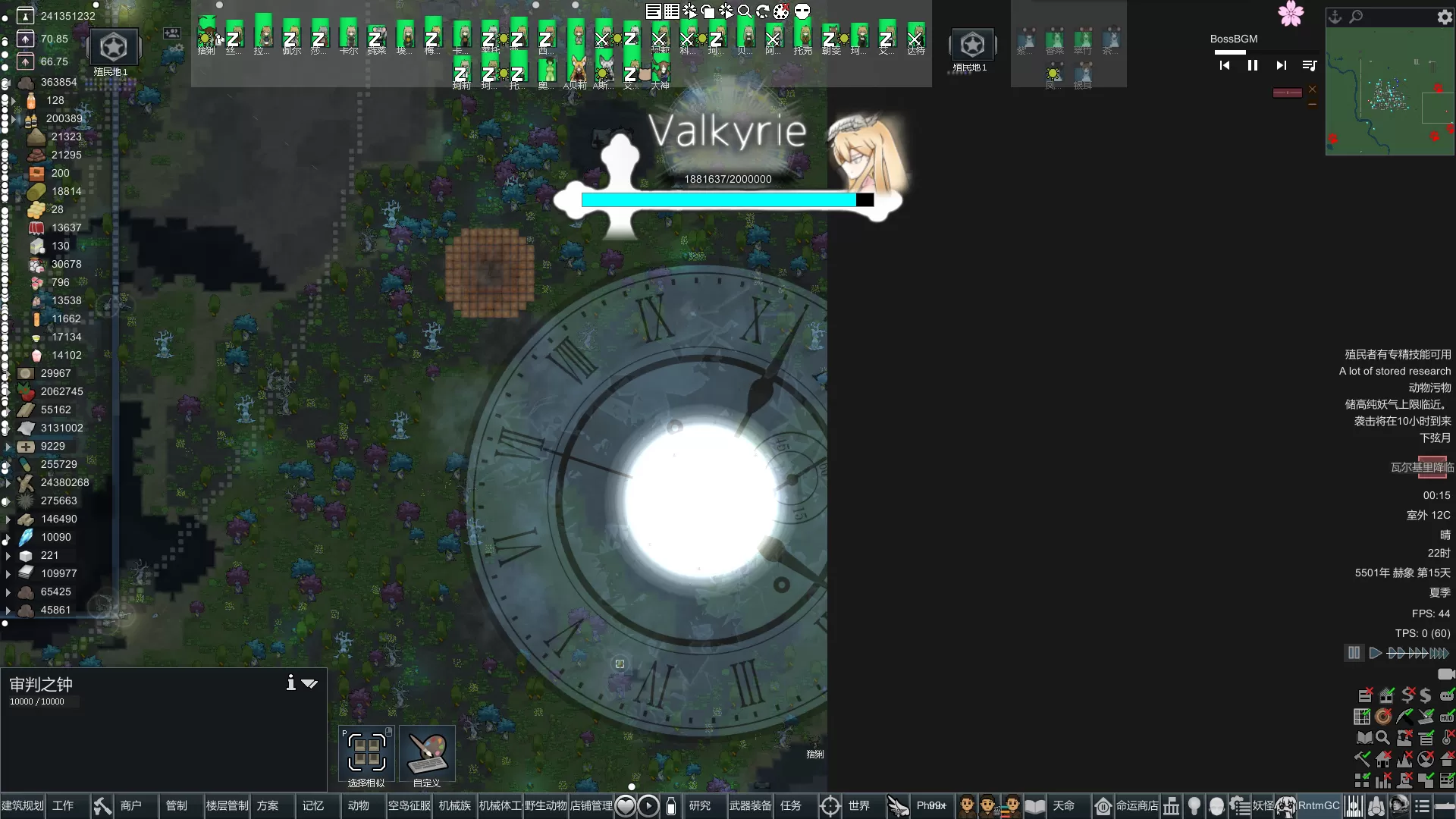Viewport: 1456px width, 819px height.
Task: Open the 动物 animals tab
Action: 358,806
